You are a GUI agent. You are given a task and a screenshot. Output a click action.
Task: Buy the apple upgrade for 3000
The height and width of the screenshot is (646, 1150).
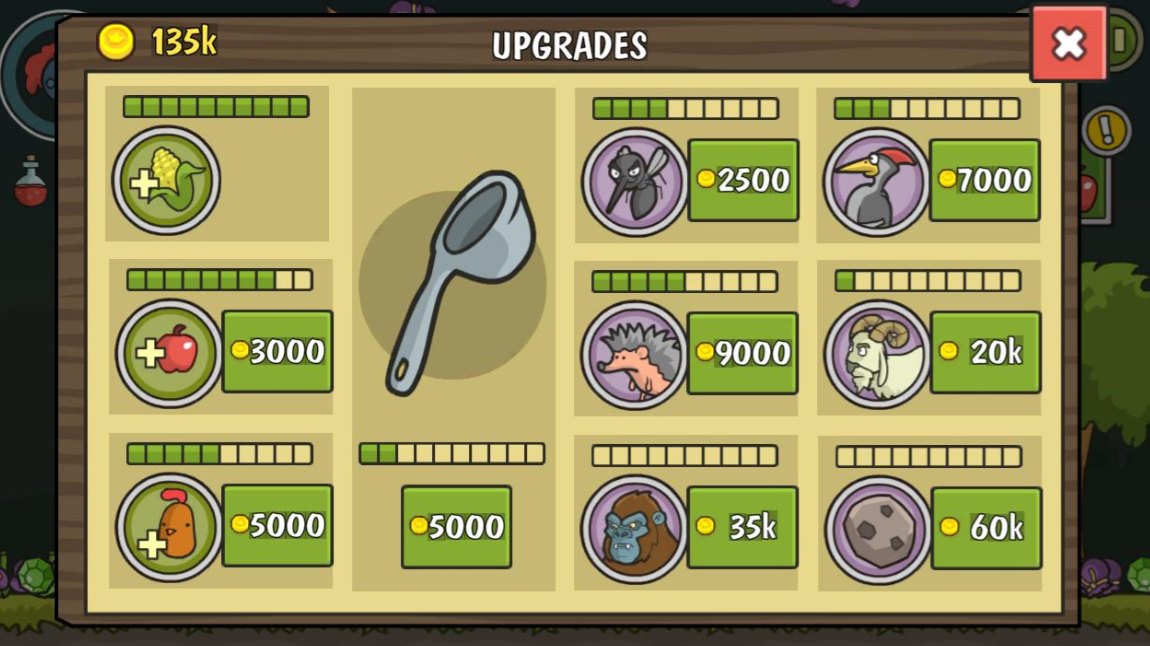click(x=277, y=351)
